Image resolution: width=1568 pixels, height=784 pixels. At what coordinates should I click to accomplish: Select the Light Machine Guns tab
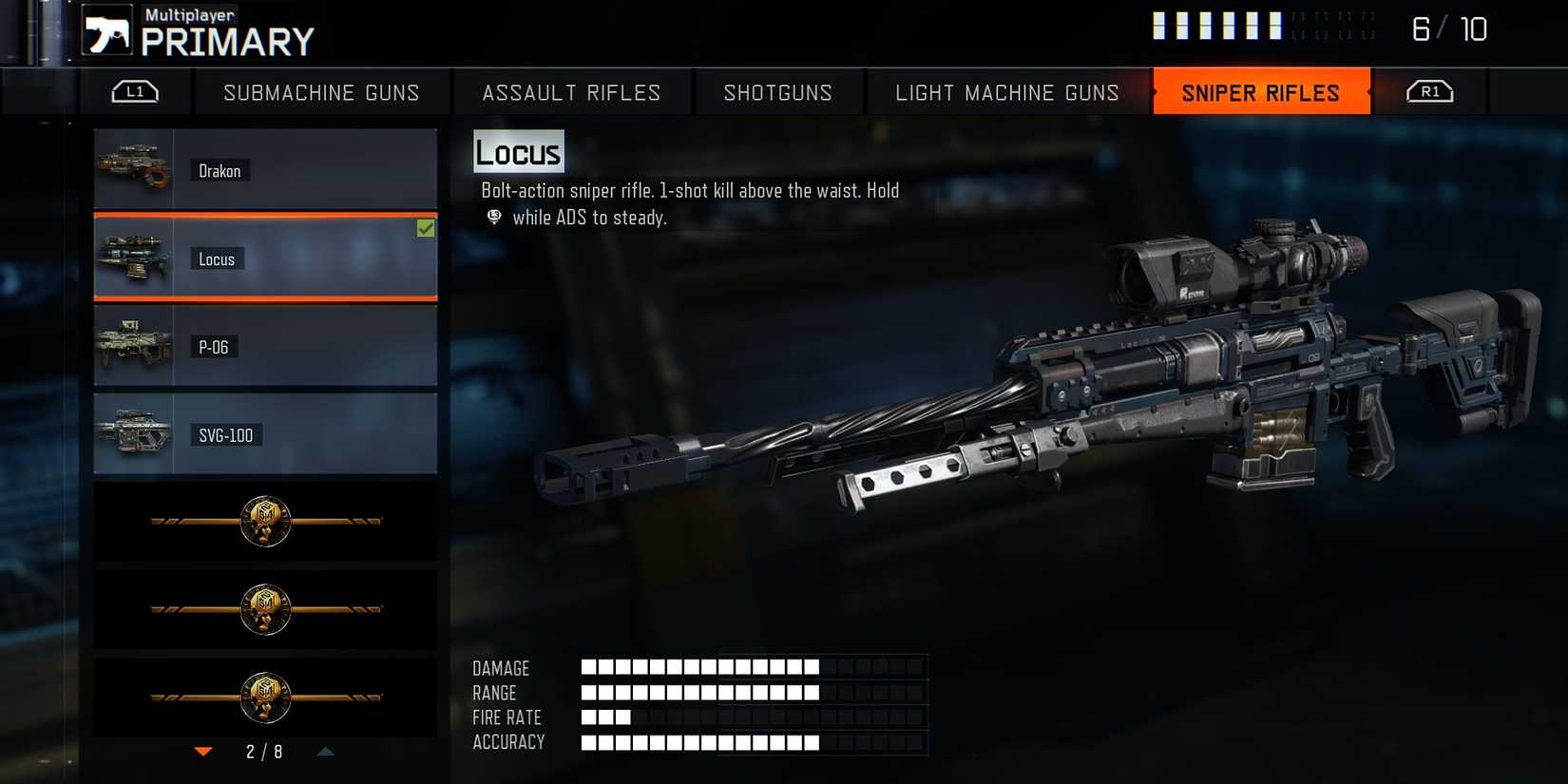pos(1006,92)
